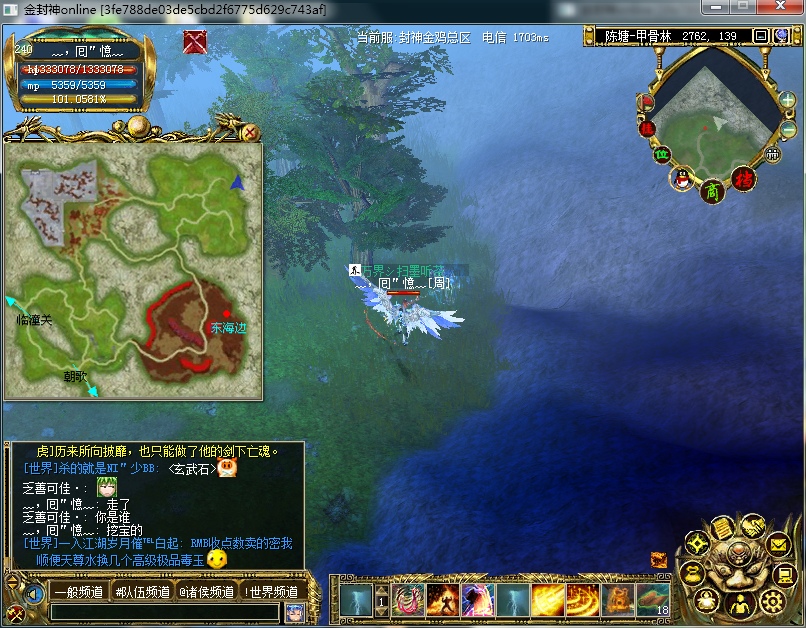Focus the chat text input box
806x628 pixels.
click(165, 612)
